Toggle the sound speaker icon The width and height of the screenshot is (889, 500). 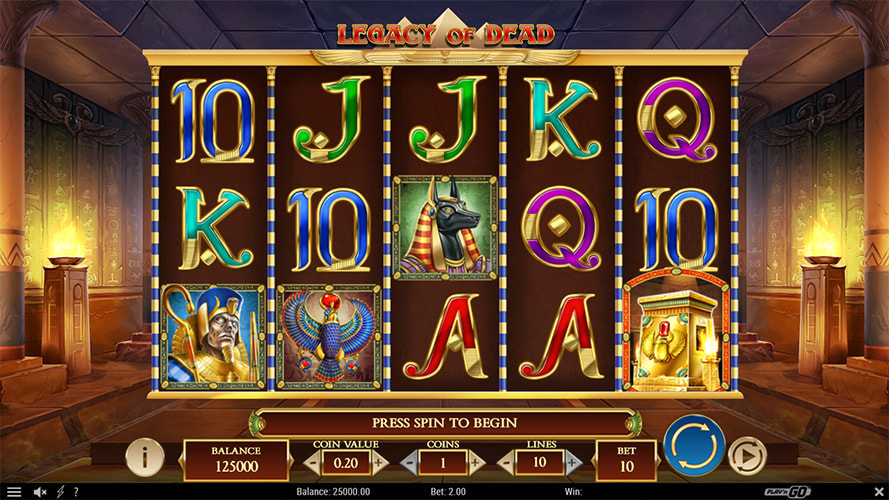tap(41, 492)
